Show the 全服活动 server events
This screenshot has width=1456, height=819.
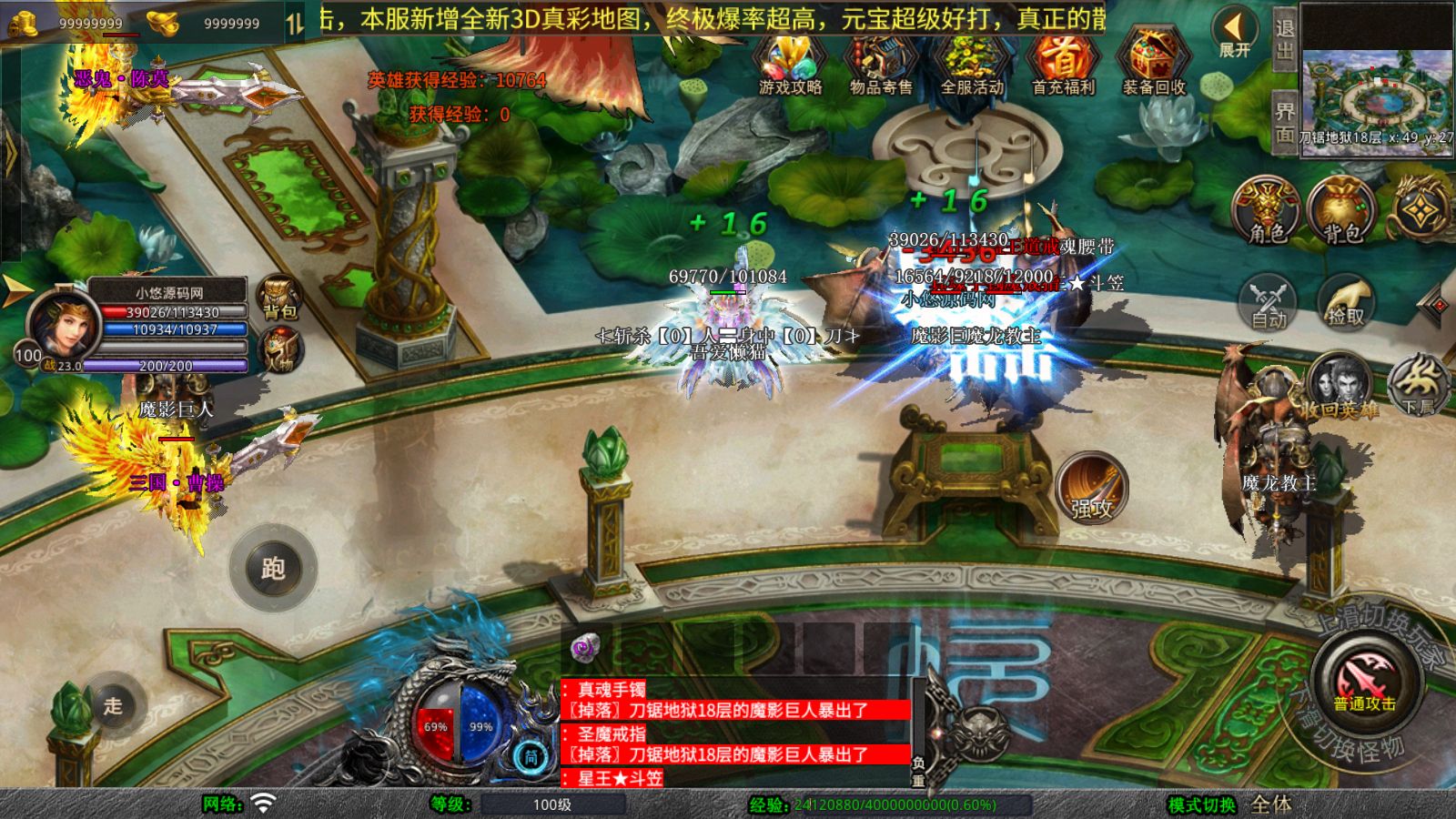972,64
